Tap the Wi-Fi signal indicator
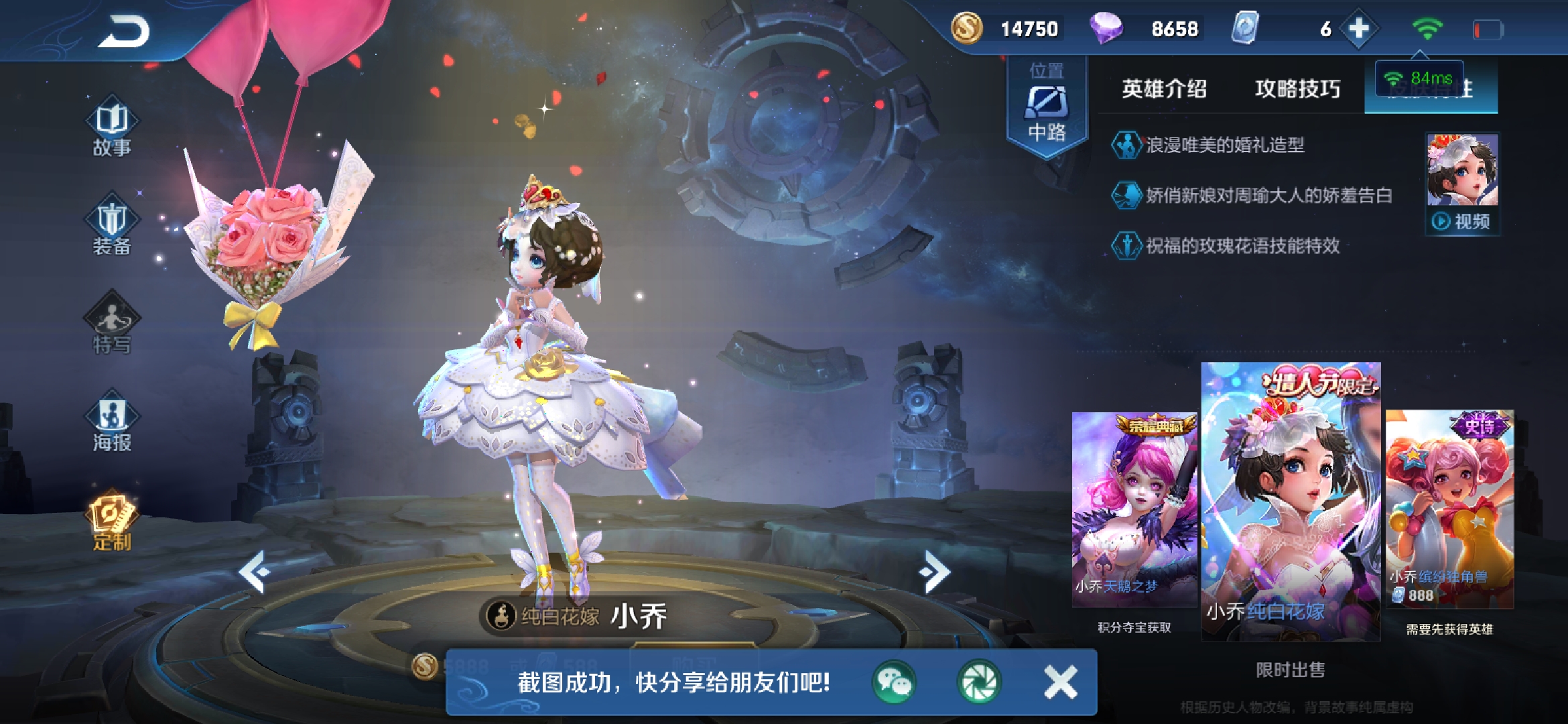Screen dimensions: 1568x724 coord(1427,29)
